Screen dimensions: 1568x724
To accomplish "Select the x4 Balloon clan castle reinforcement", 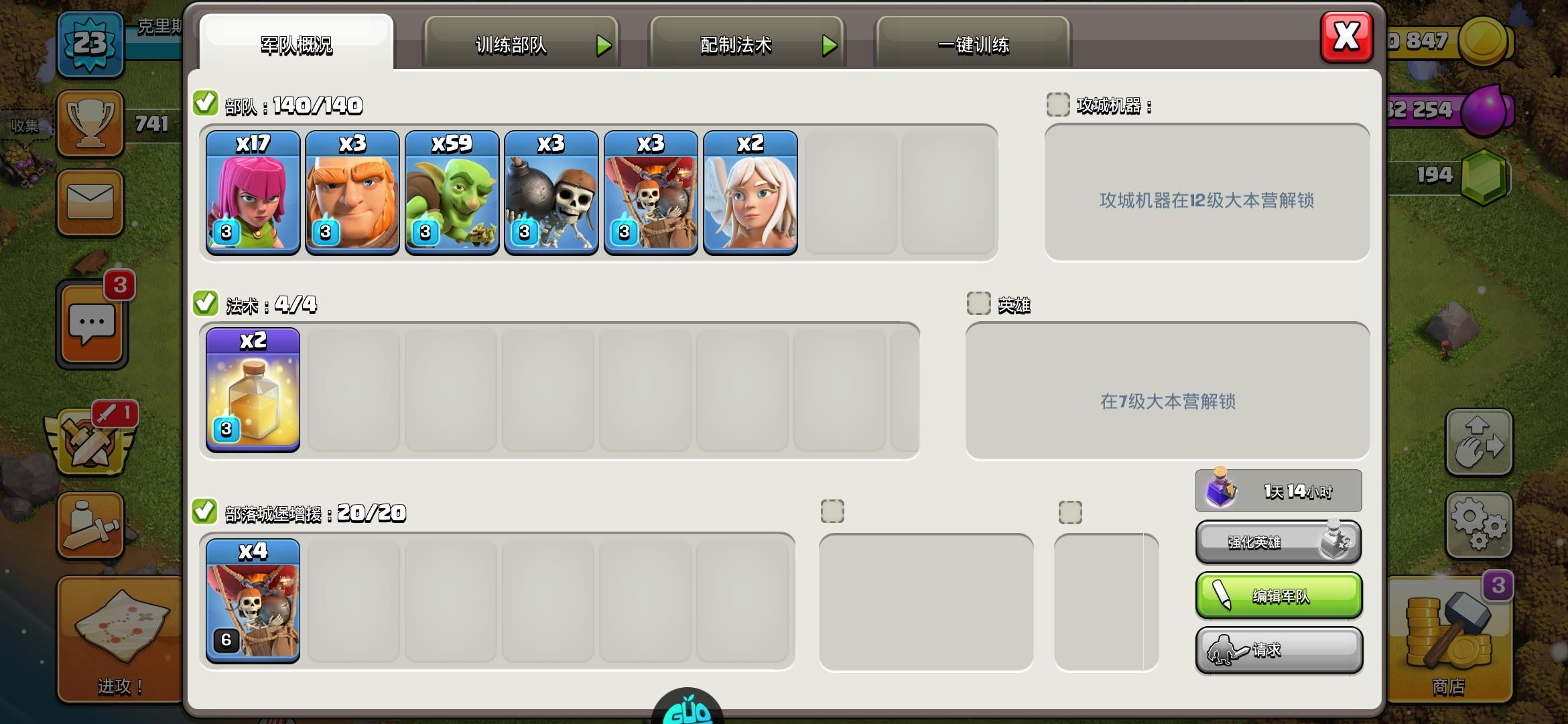I will click(x=253, y=600).
